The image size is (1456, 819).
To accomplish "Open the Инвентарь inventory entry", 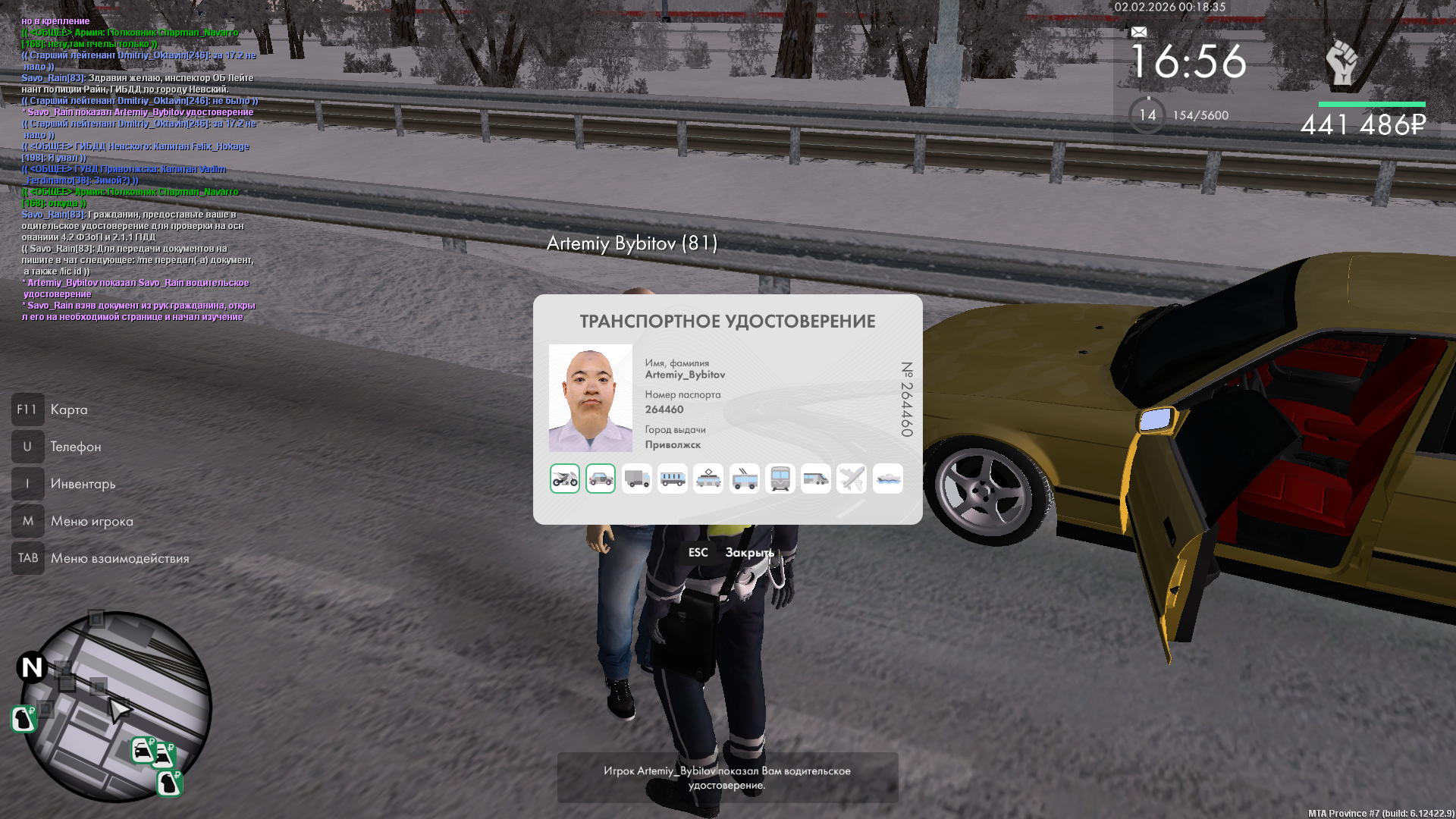I will pos(83,484).
